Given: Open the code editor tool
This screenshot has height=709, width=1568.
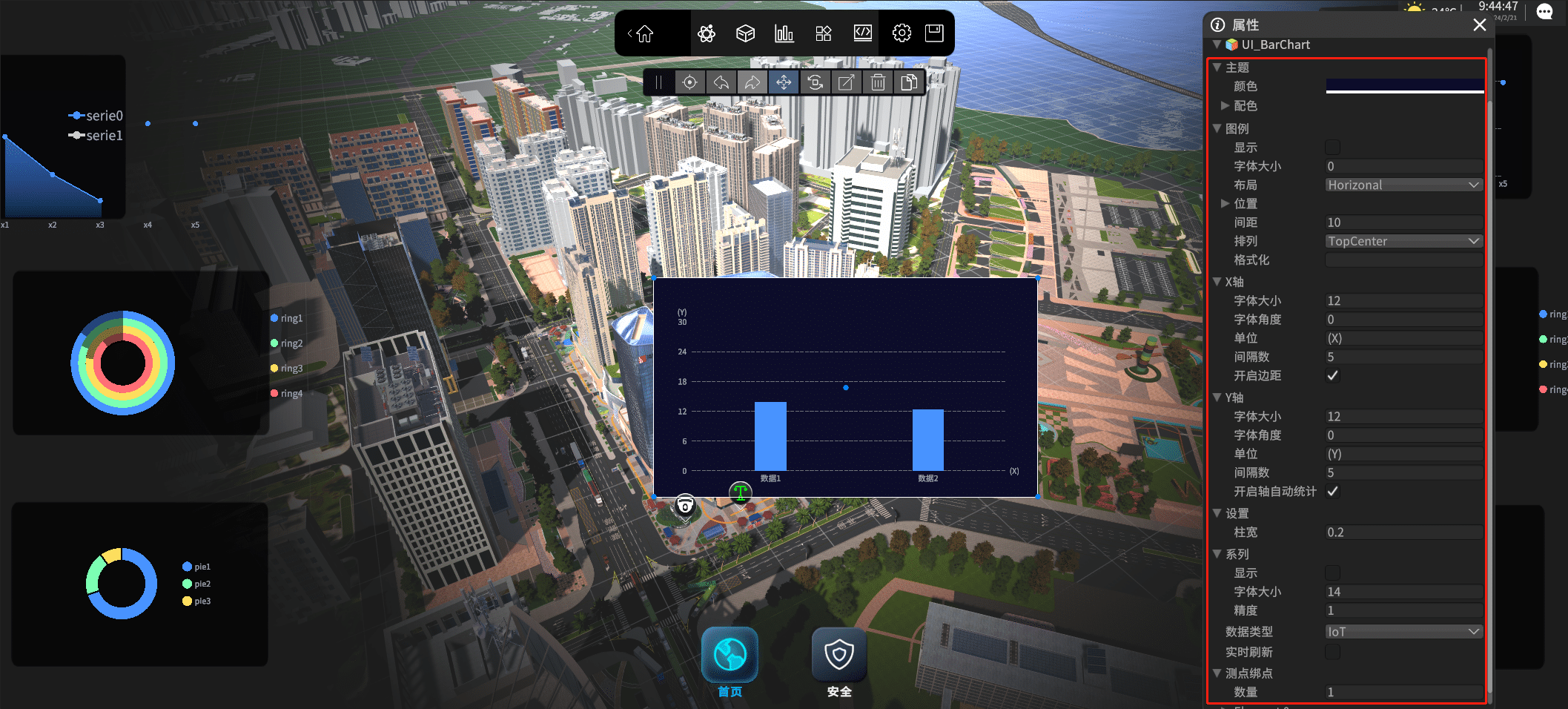Looking at the screenshot, I should (862, 33).
